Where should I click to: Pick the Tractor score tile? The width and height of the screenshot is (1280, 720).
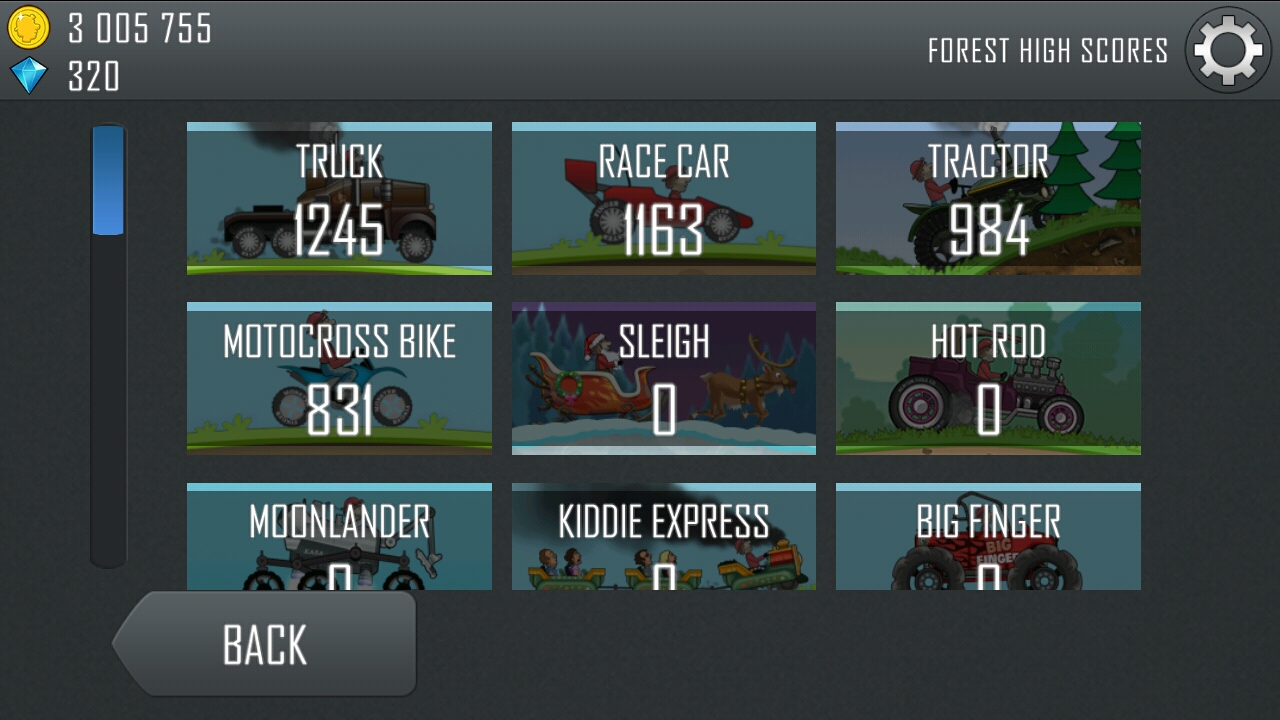[x=988, y=199]
